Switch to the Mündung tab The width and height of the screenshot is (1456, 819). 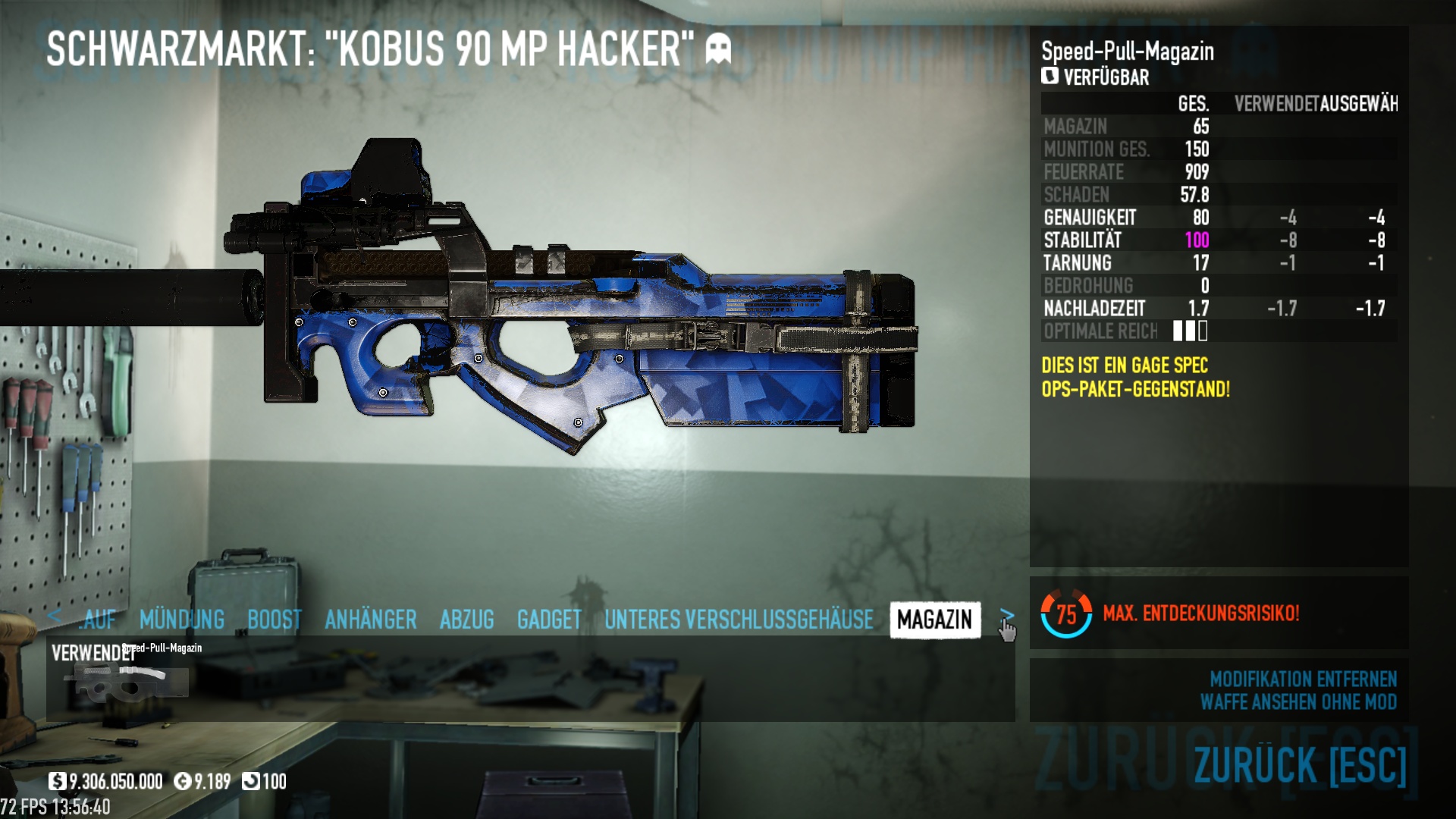(182, 620)
